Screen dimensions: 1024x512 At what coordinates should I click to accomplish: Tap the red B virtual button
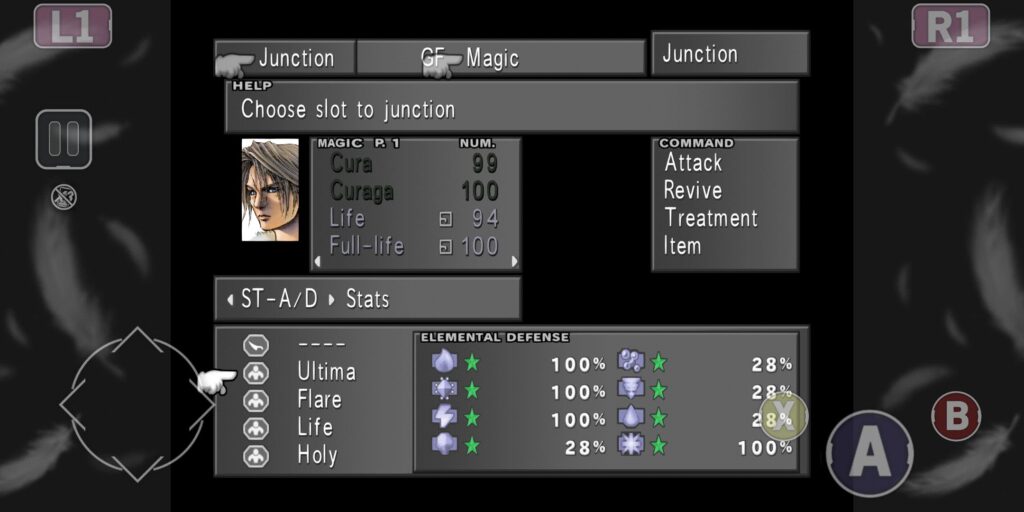[x=956, y=417]
